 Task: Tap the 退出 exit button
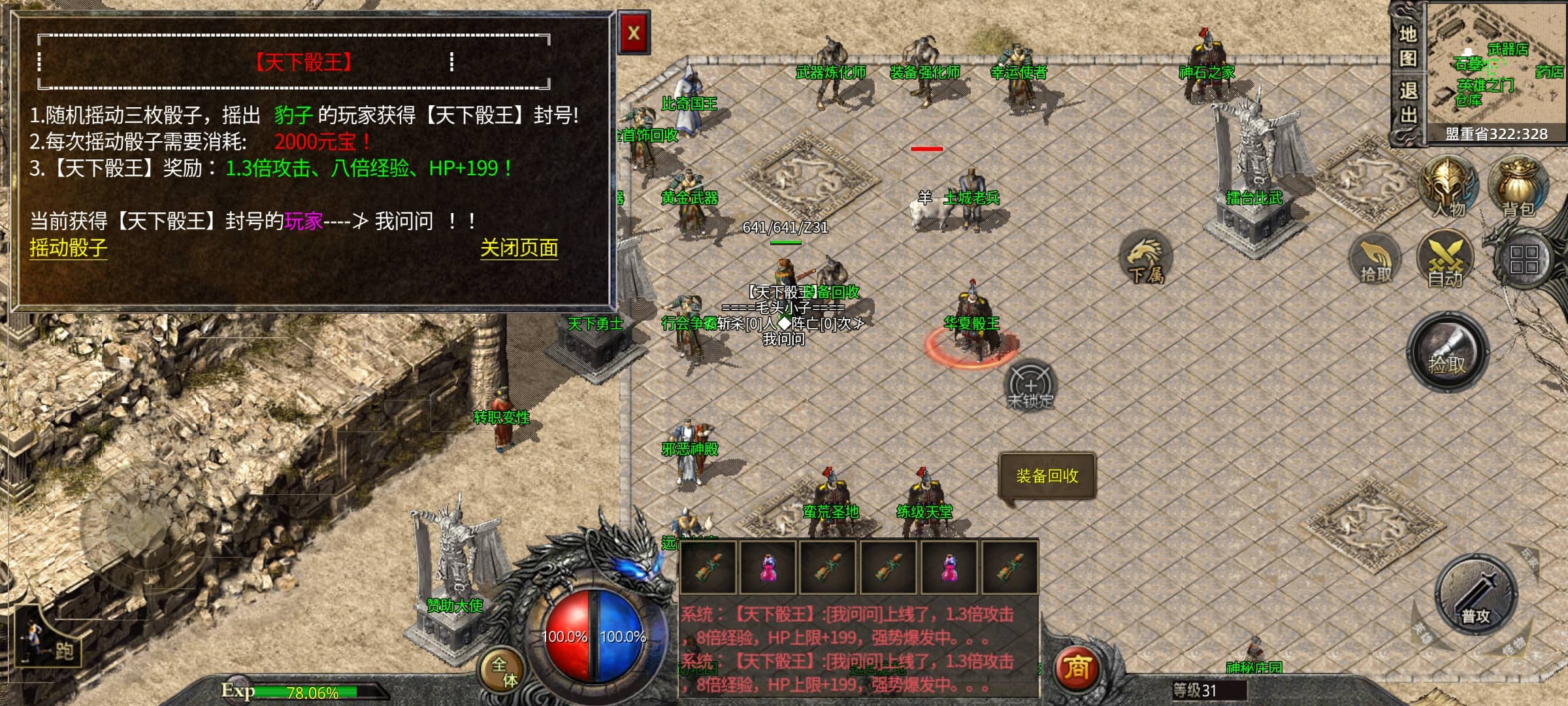tap(1407, 103)
